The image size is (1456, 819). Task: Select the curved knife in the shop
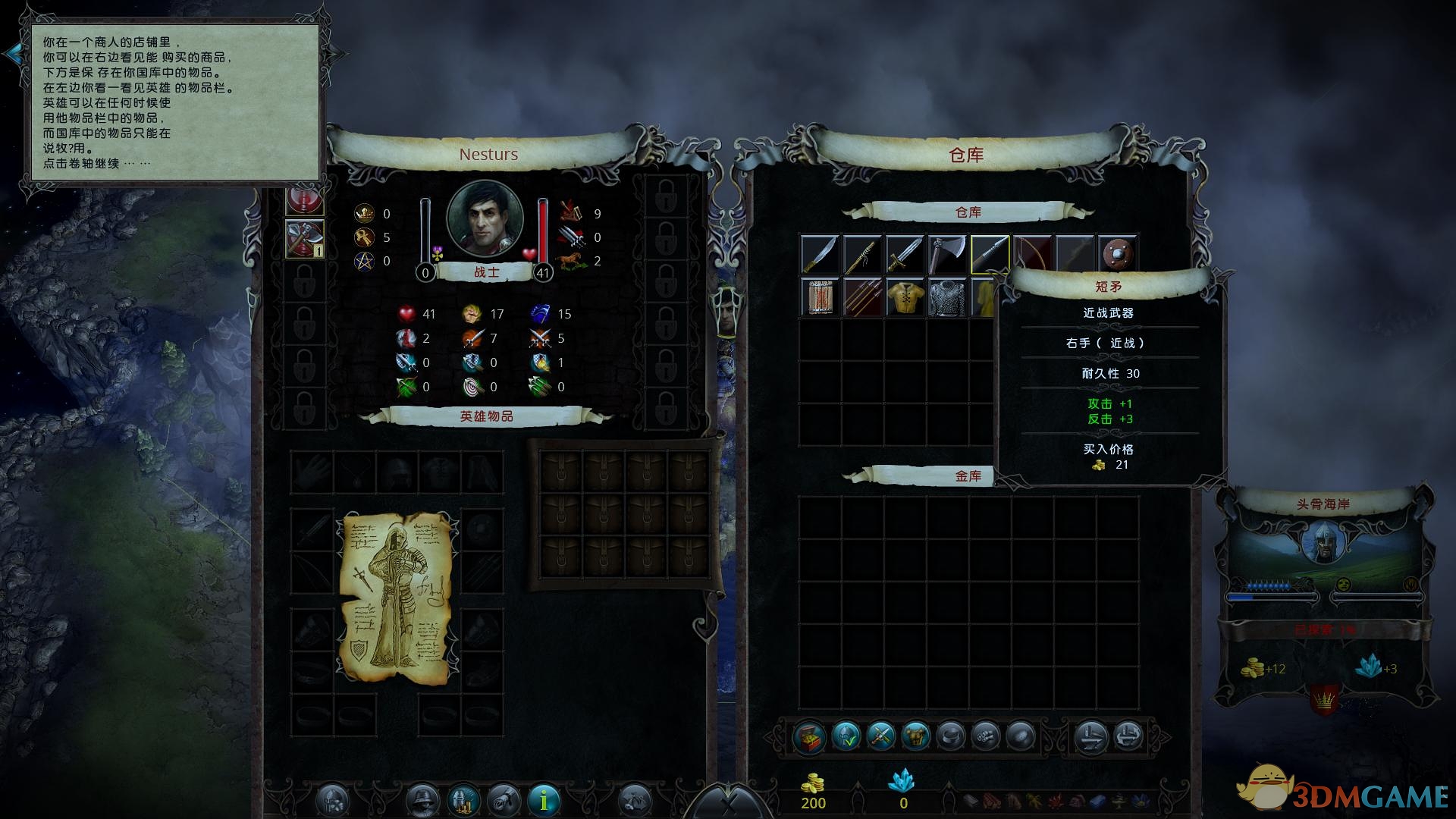[x=820, y=255]
